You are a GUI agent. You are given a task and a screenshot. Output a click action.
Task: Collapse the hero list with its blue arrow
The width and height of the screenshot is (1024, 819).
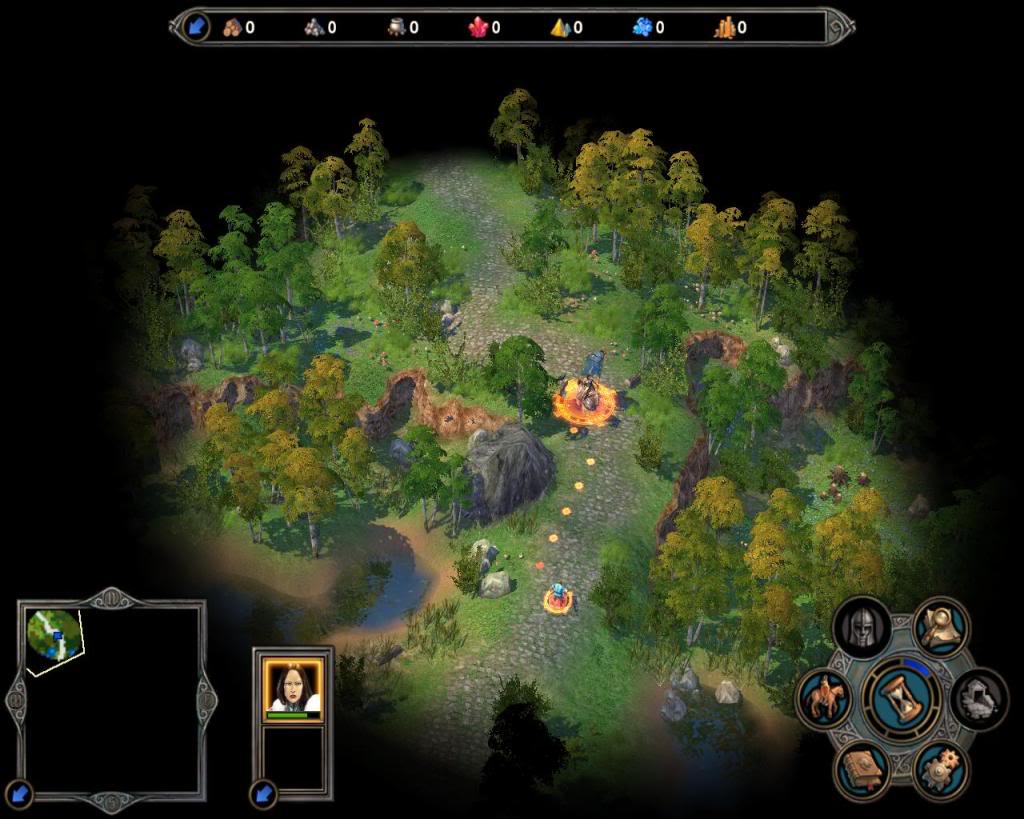pos(263,794)
